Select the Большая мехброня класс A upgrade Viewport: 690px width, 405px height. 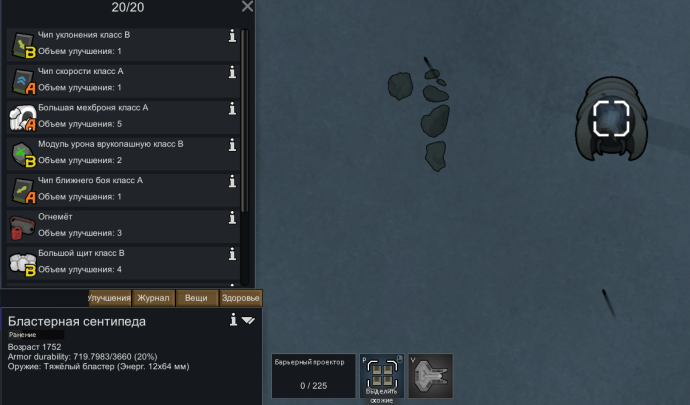tap(120, 116)
